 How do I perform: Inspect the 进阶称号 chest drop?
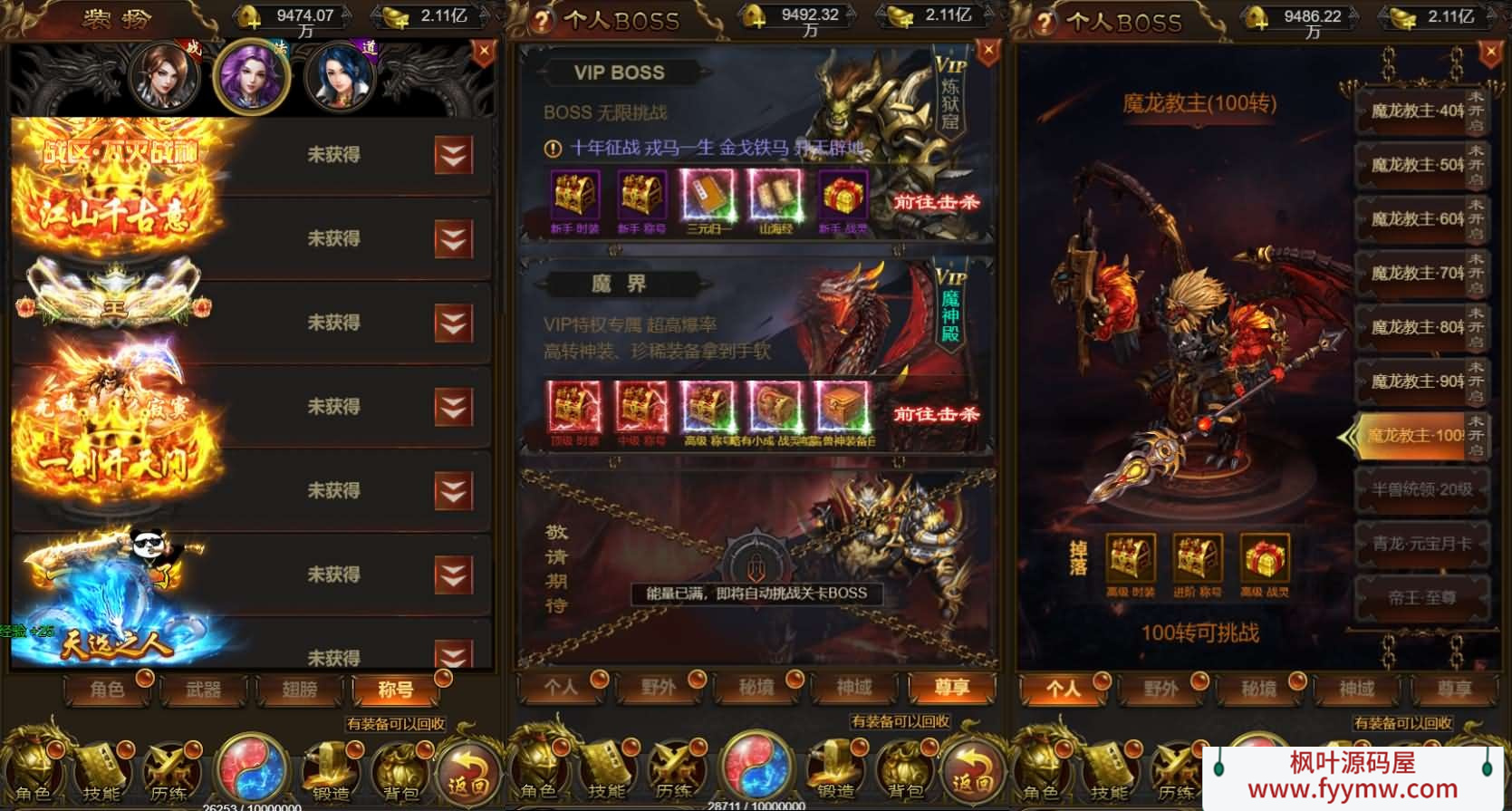(x=1197, y=559)
